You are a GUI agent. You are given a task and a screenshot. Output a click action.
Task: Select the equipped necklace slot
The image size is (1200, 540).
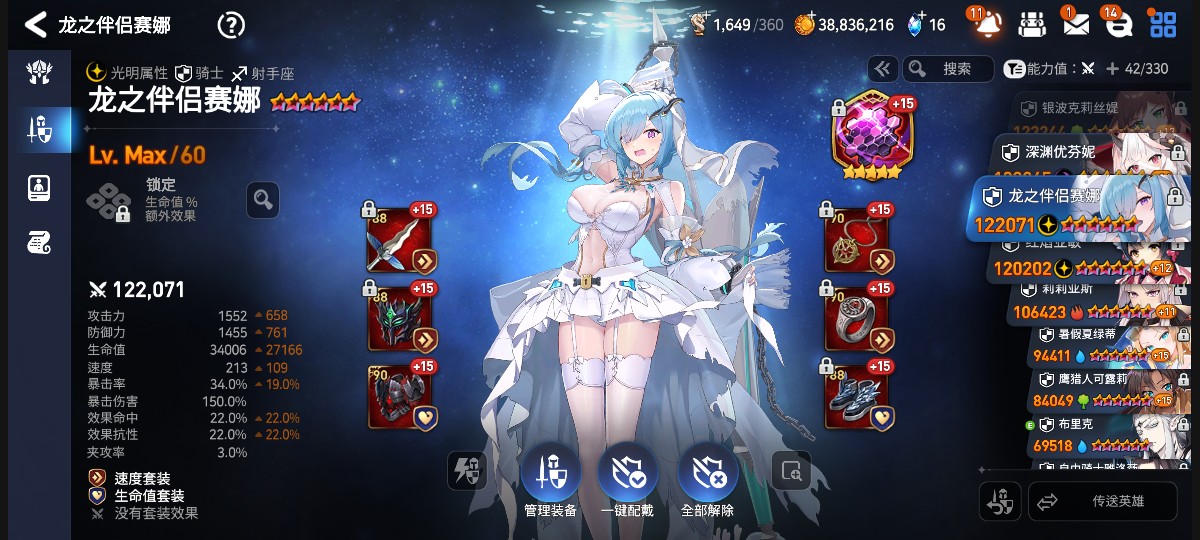pos(857,241)
